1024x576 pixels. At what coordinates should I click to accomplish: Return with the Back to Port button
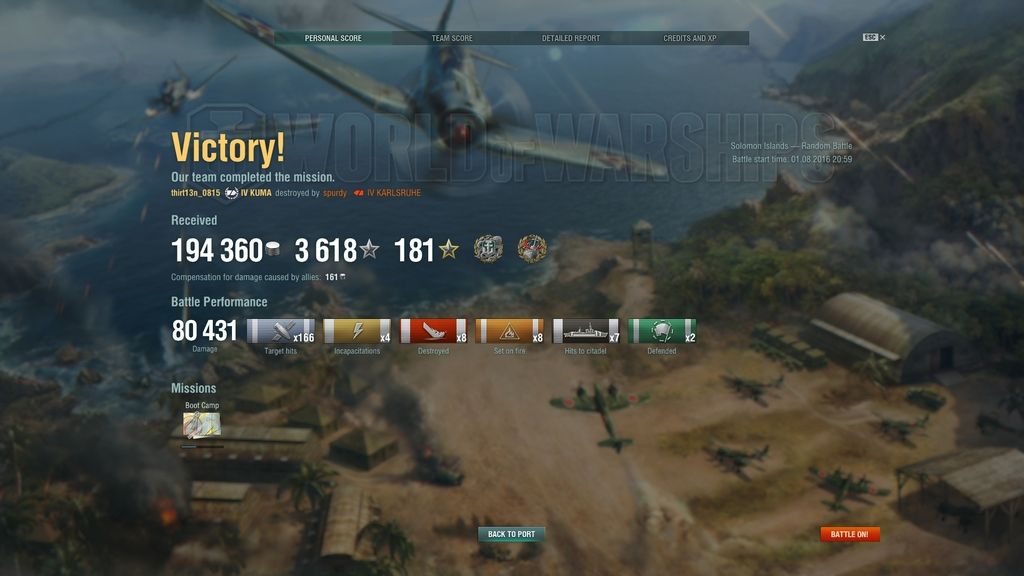point(511,534)
